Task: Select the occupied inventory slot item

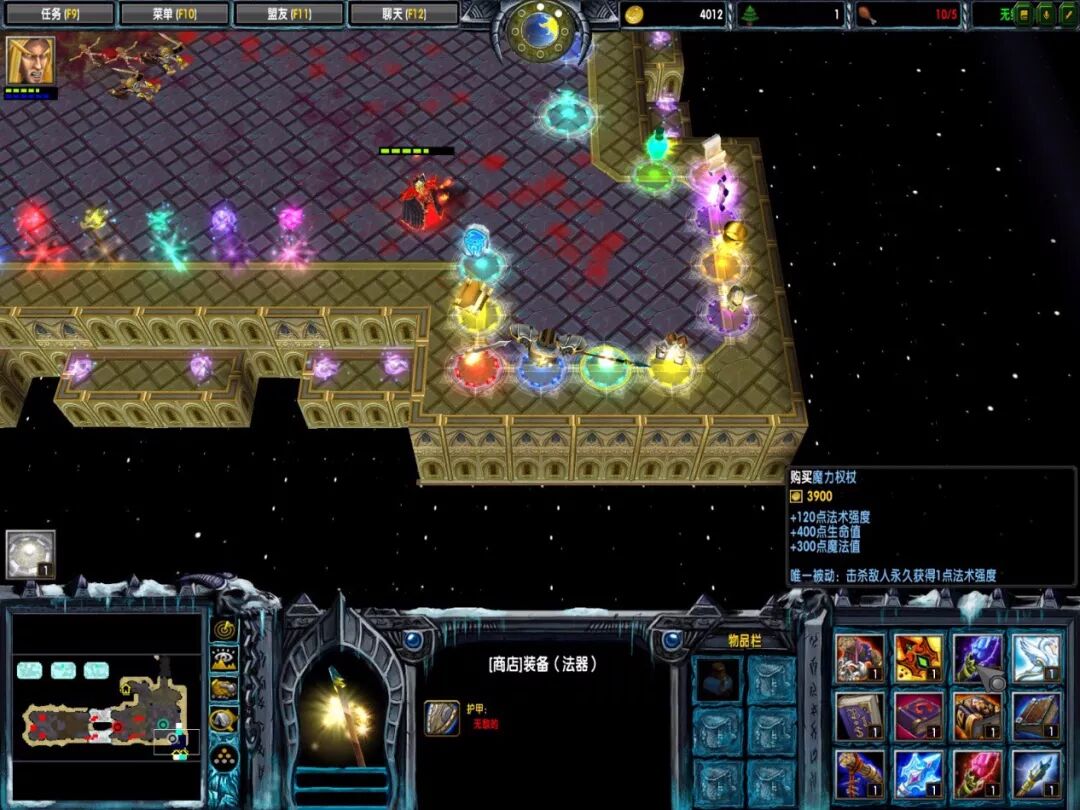Action: click(718, 679)
